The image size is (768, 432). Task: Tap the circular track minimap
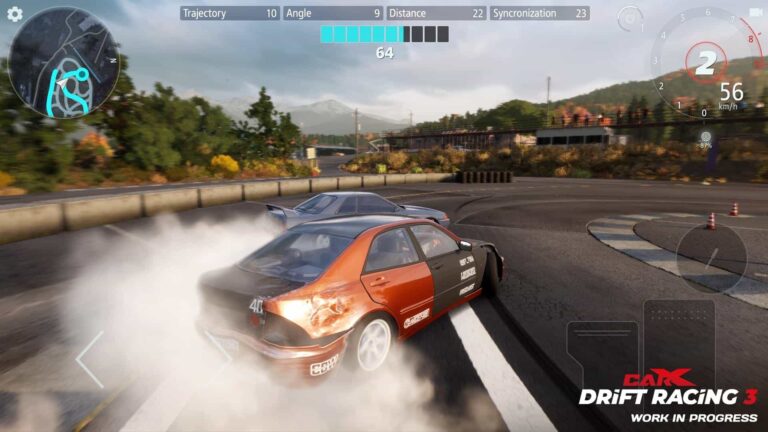pyautogui.click(x=63, y=63)
